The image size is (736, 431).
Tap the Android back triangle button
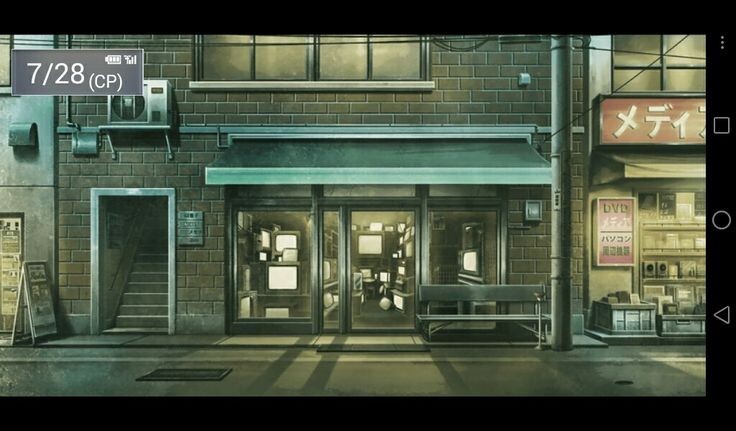(721, 315)
